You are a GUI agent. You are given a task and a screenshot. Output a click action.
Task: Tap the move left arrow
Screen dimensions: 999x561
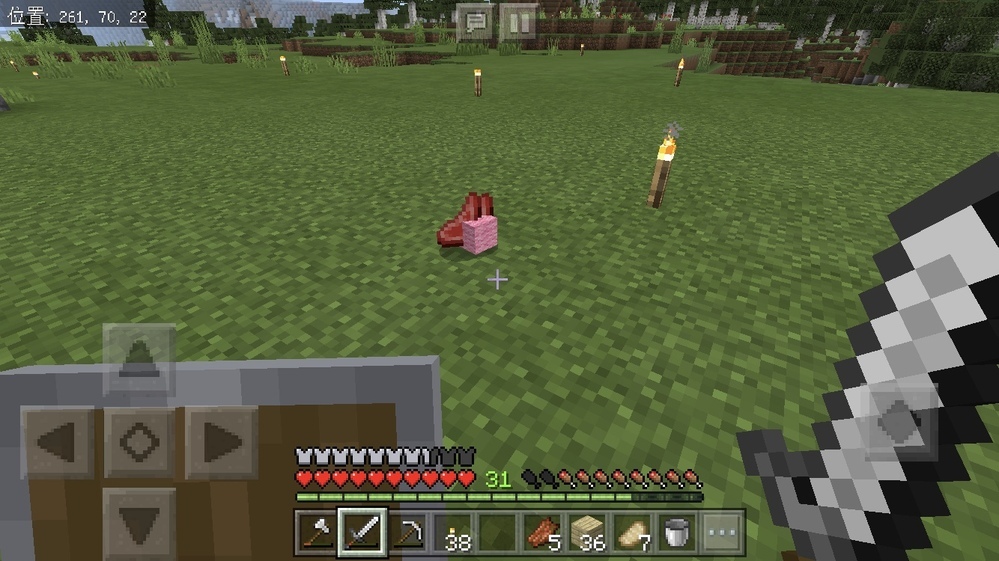[x=57, y=441]
